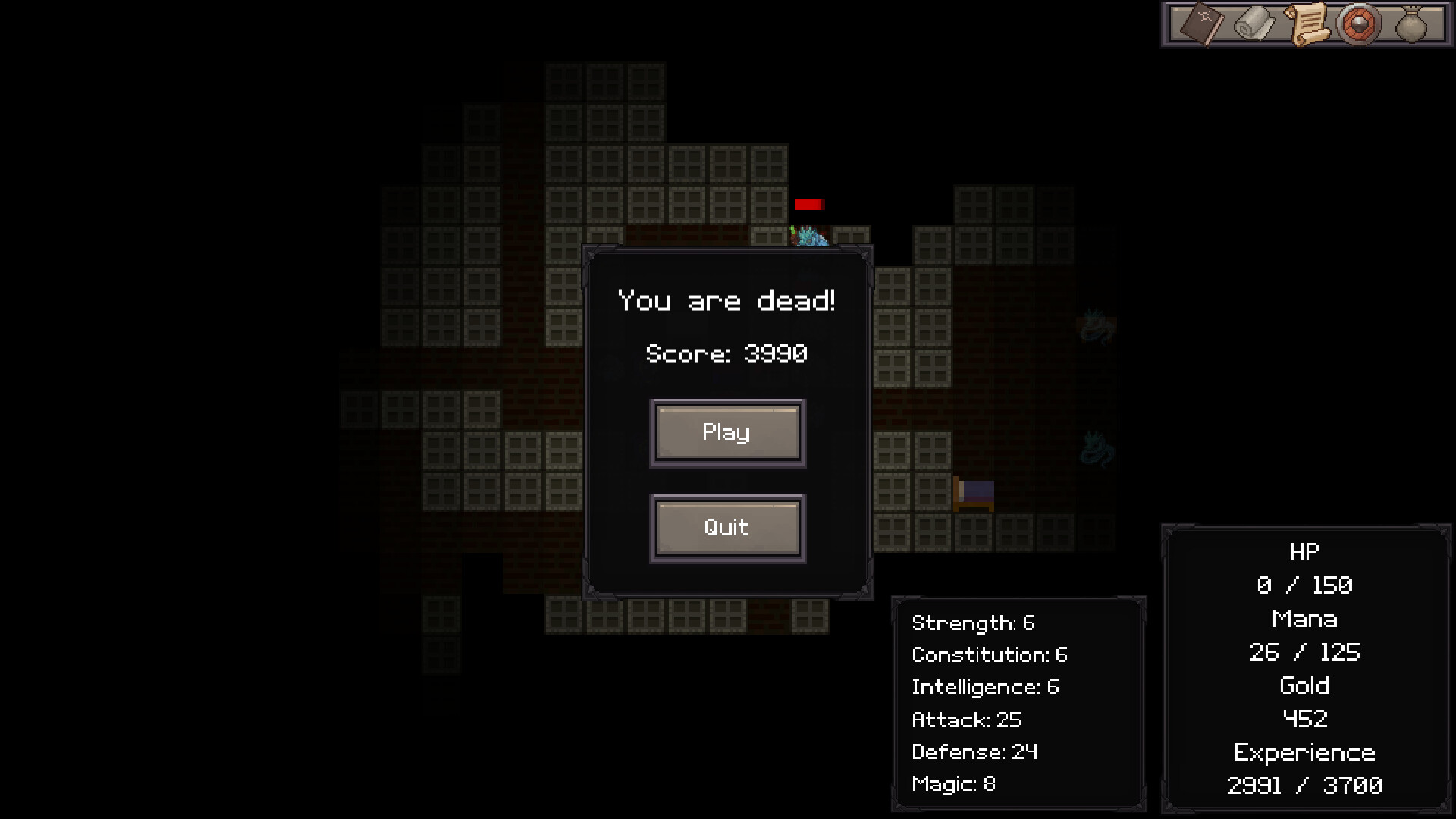The image size is (1456, 819).
Task: Select the rolled scroll icon in the toolbar
Action: [x=1253, y=24]
